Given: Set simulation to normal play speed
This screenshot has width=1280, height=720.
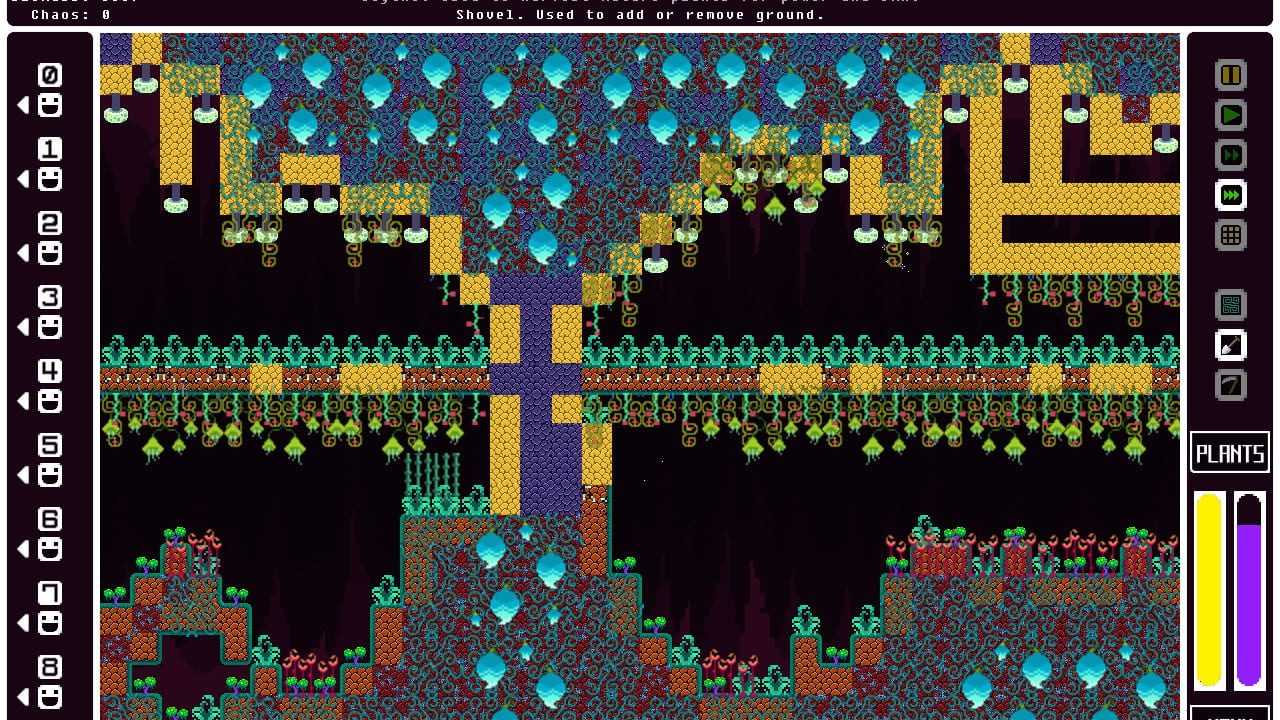Looking at the screenshot, I should [x=1231, y=115].
